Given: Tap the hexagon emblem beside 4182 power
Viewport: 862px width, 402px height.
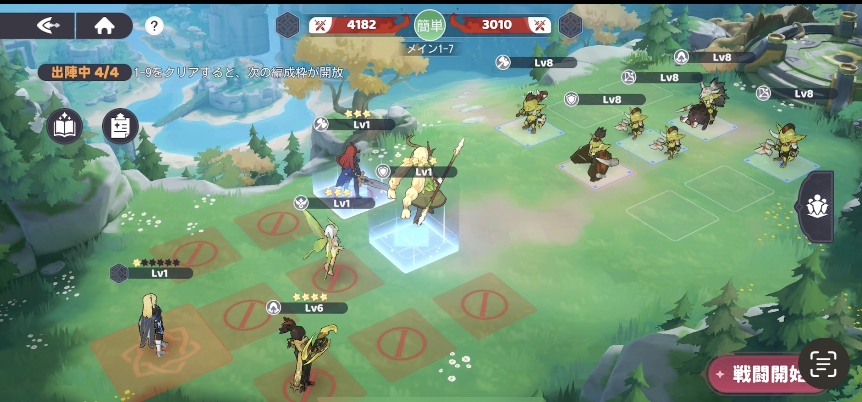Looking at the screenshot, I should (288, 25).
